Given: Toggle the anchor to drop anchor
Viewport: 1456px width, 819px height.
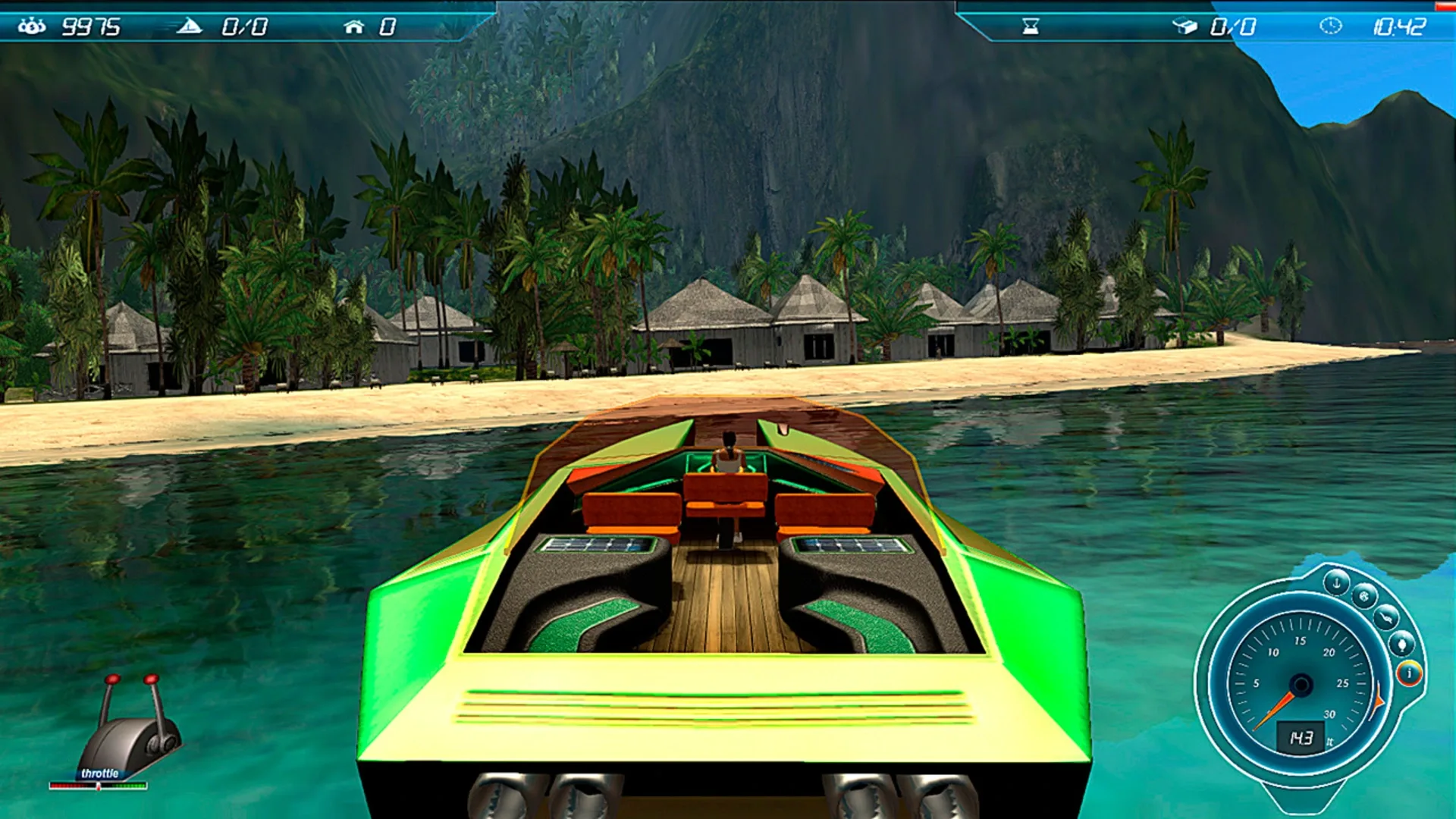Looking at the screenshot, I should pyautogui.click(x=1337, y=582).
